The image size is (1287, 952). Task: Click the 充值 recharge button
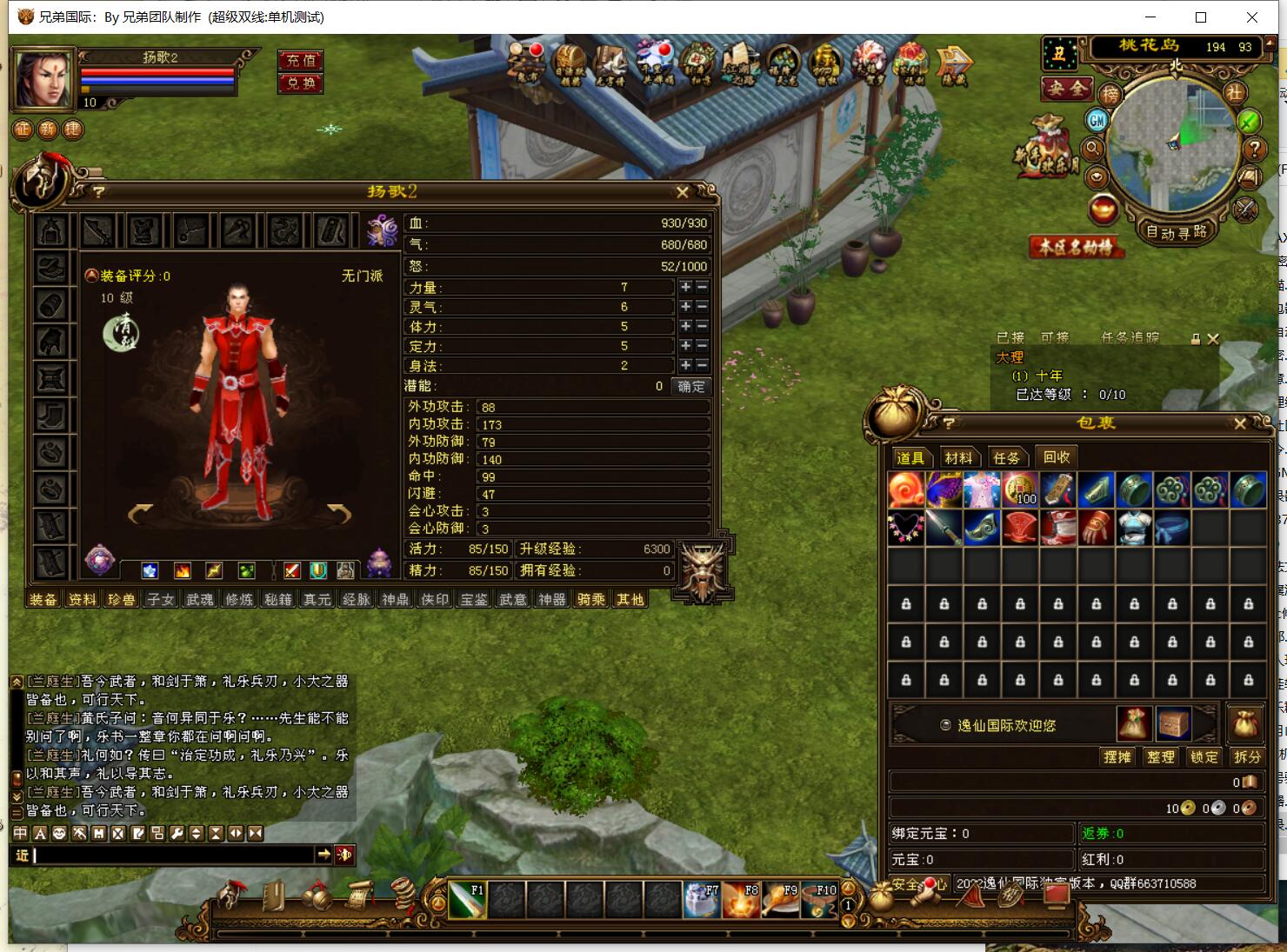click(x=301, y=60)
